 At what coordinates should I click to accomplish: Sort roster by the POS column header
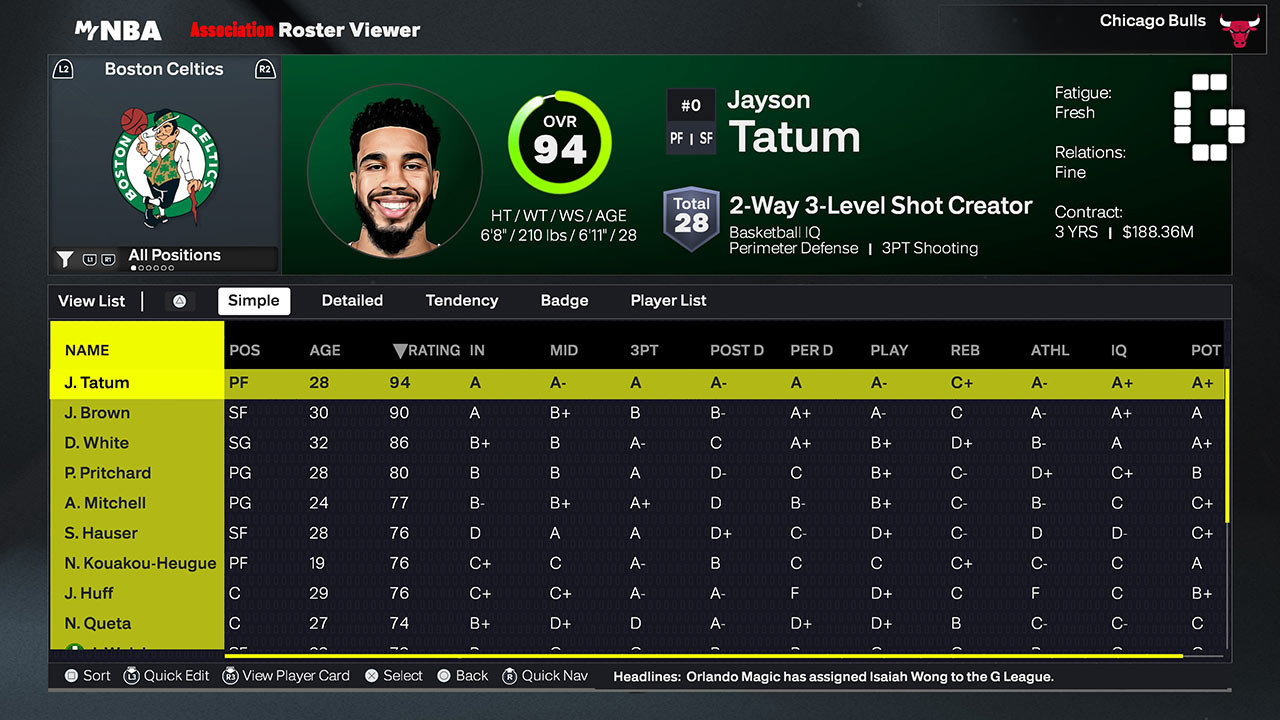pos(244,350)
